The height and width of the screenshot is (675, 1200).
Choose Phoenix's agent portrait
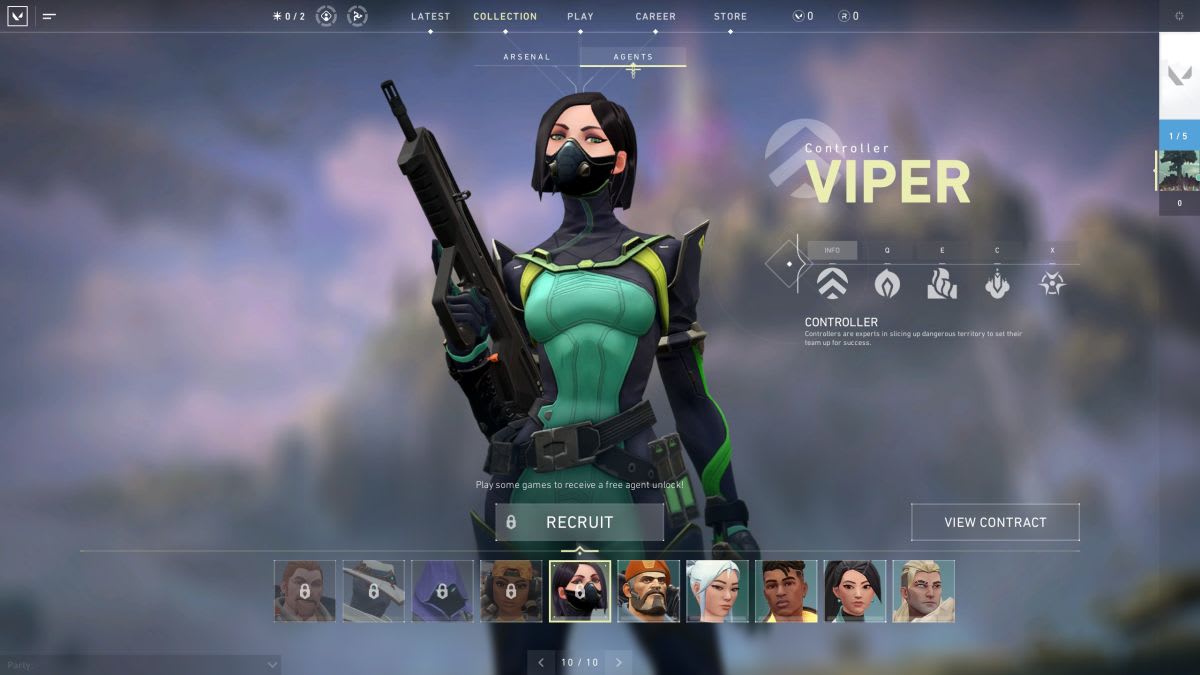coord(786,591)
